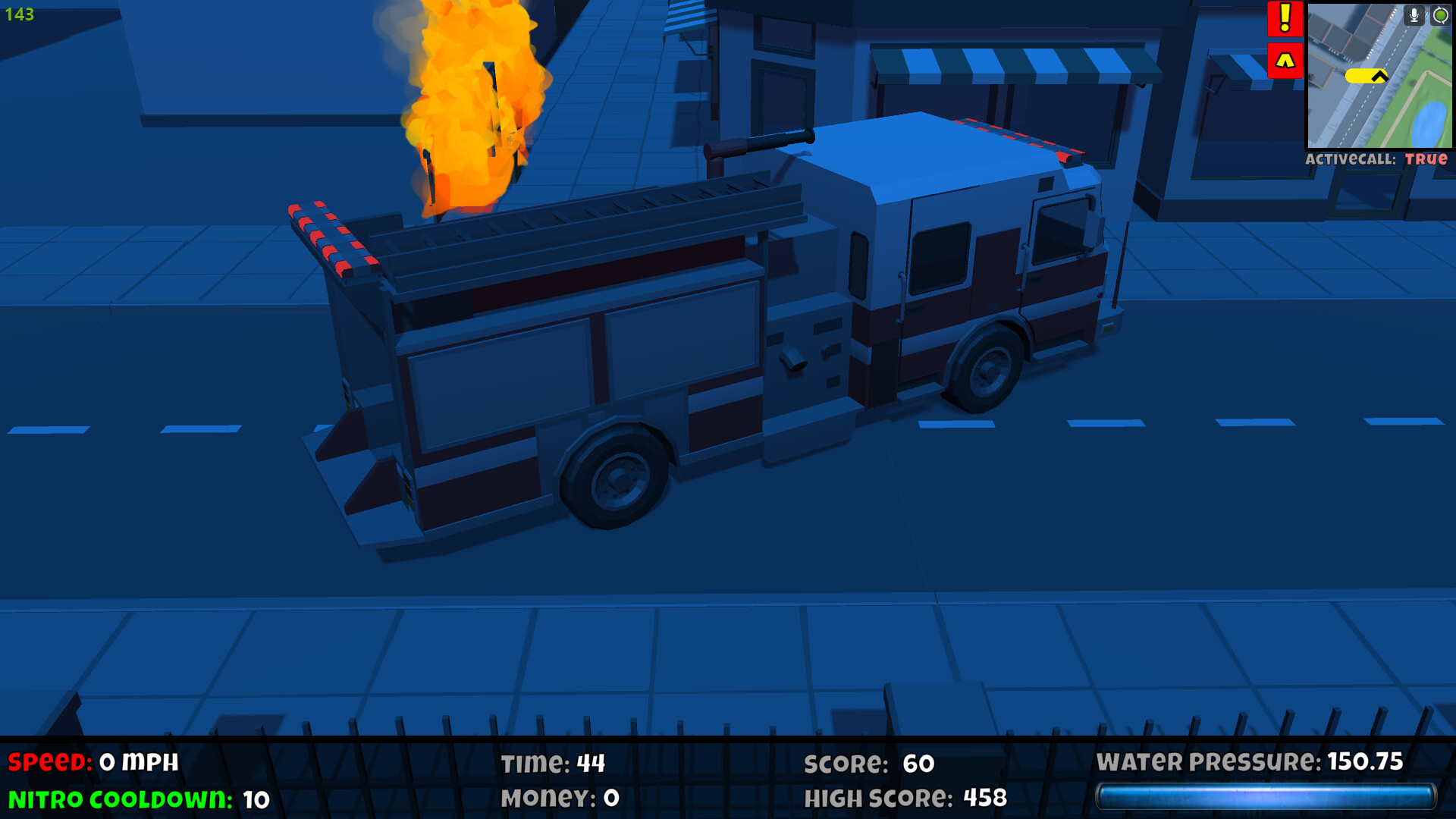The image size is (1456, 819).
Task: Click the High Score 458 text
Action: pyautogui.click(x=906, y=798)
